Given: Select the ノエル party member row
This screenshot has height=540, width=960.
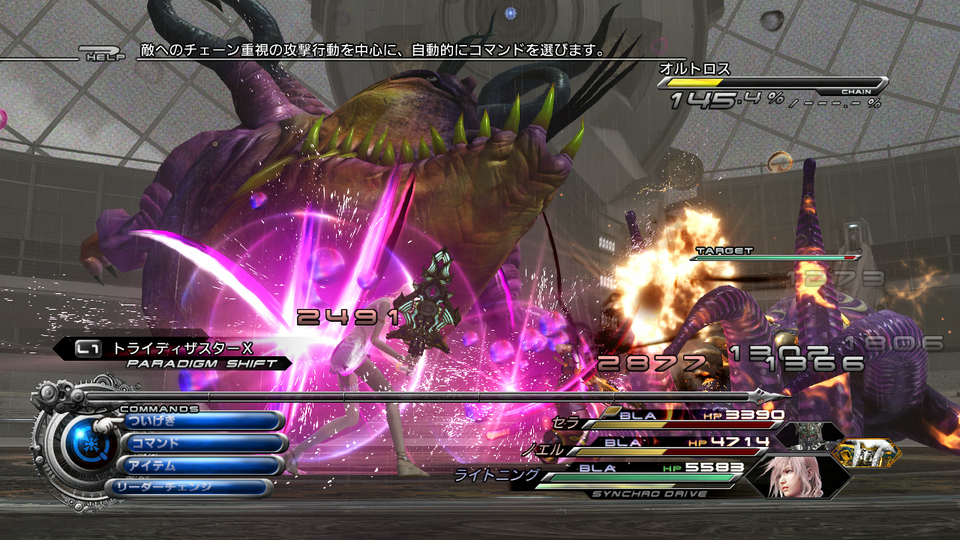Looking at the screenshot, I should coord(680,442).
